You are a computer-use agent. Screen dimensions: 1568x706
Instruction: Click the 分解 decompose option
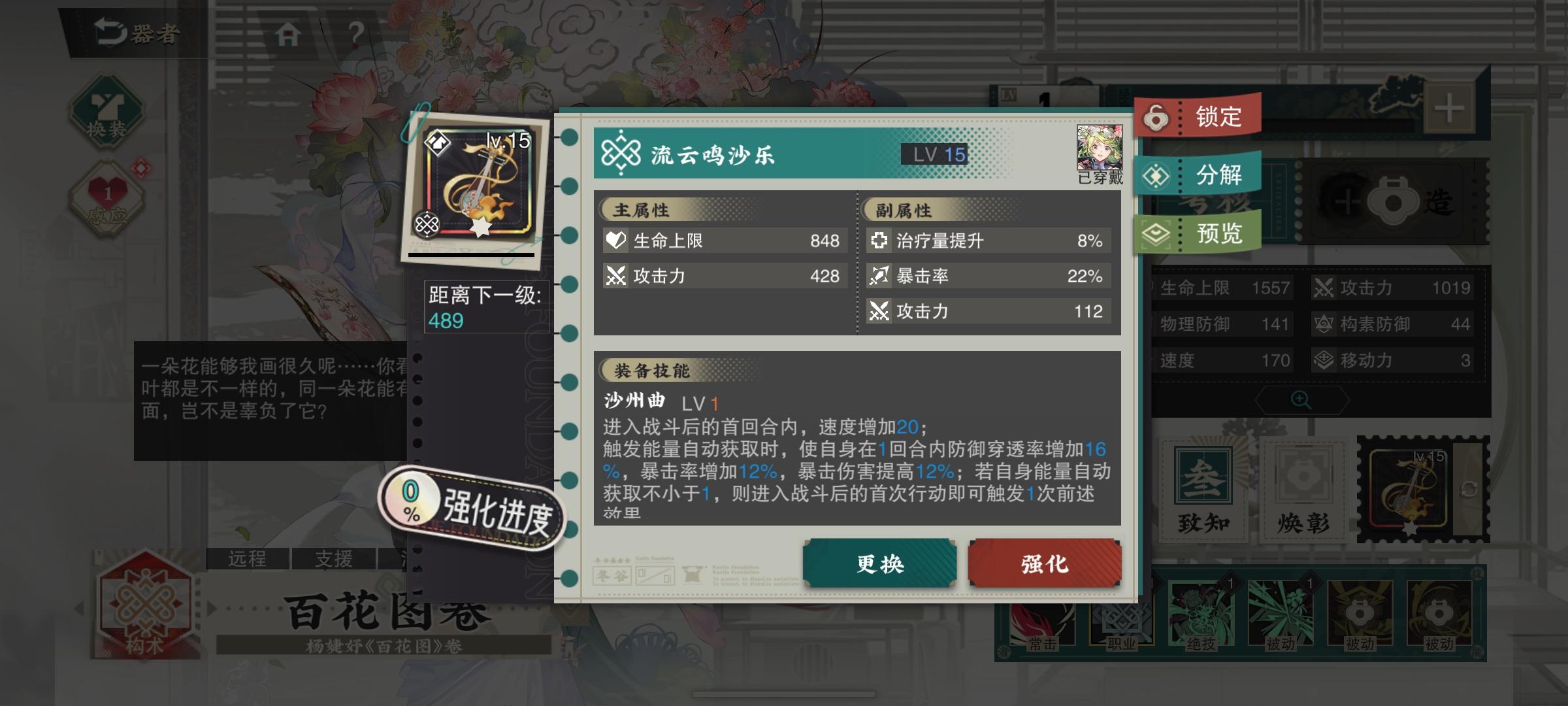point(1200,175)
